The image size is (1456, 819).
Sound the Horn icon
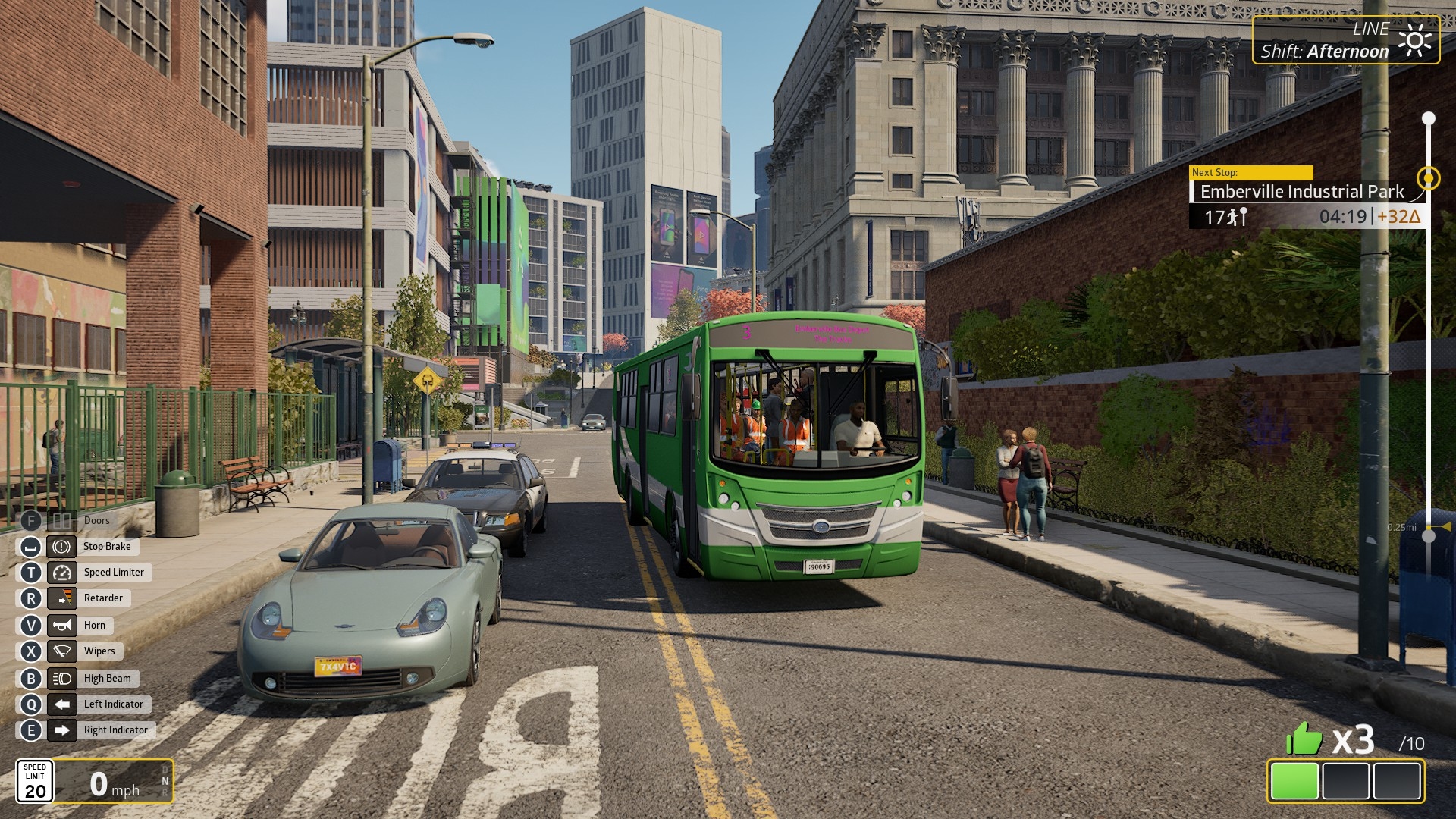pos(61,626)
